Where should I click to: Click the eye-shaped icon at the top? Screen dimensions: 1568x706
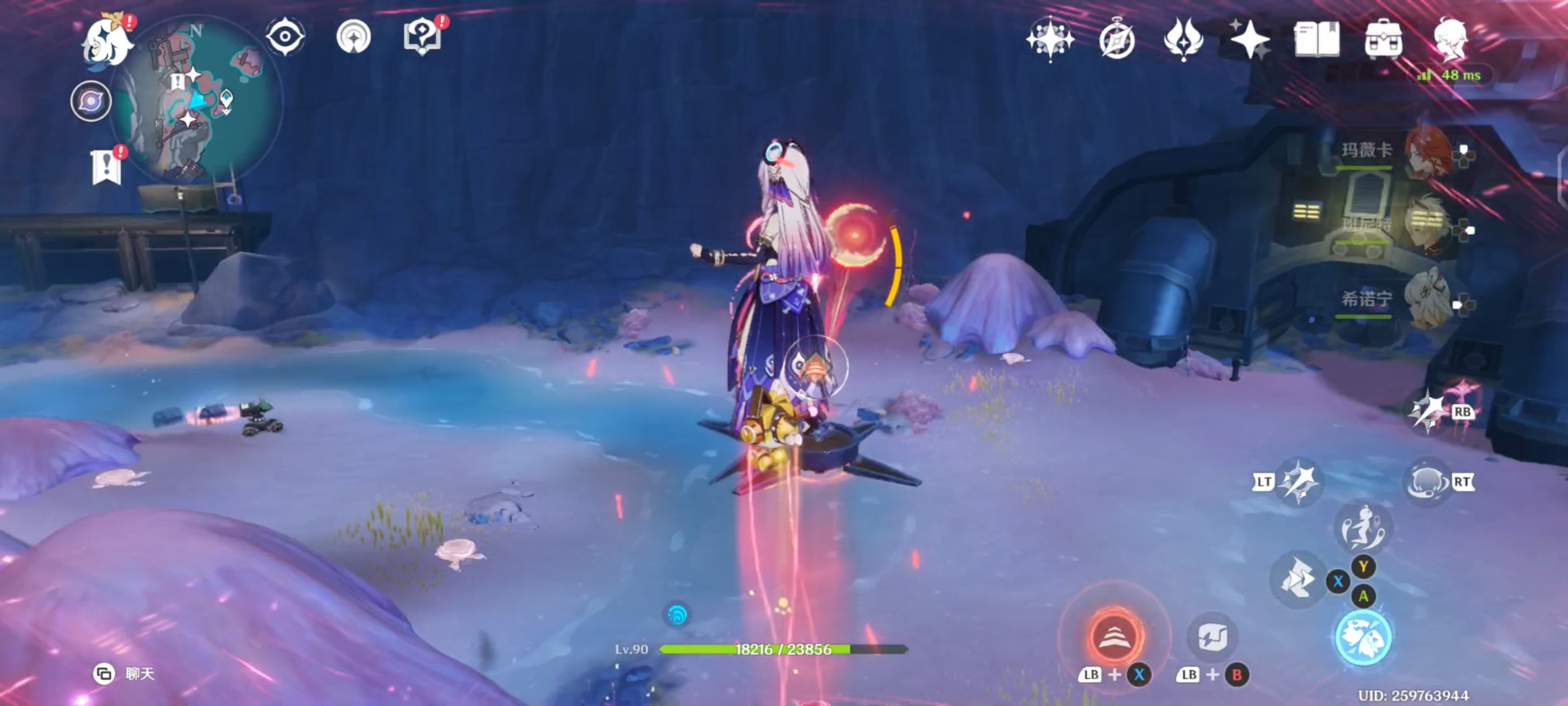(285, 36)
